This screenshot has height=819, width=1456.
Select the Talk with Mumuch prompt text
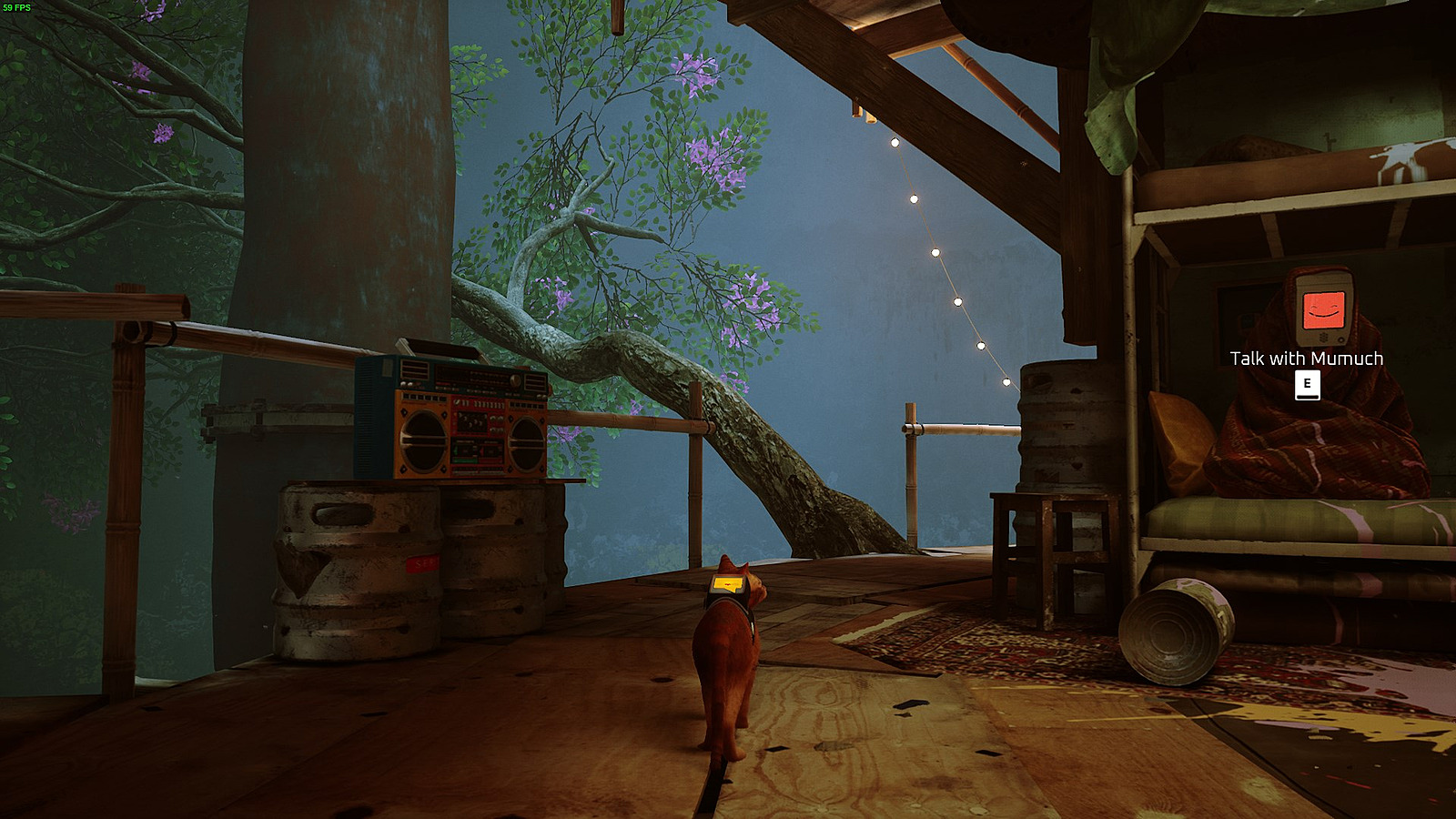click(1305, 359)
